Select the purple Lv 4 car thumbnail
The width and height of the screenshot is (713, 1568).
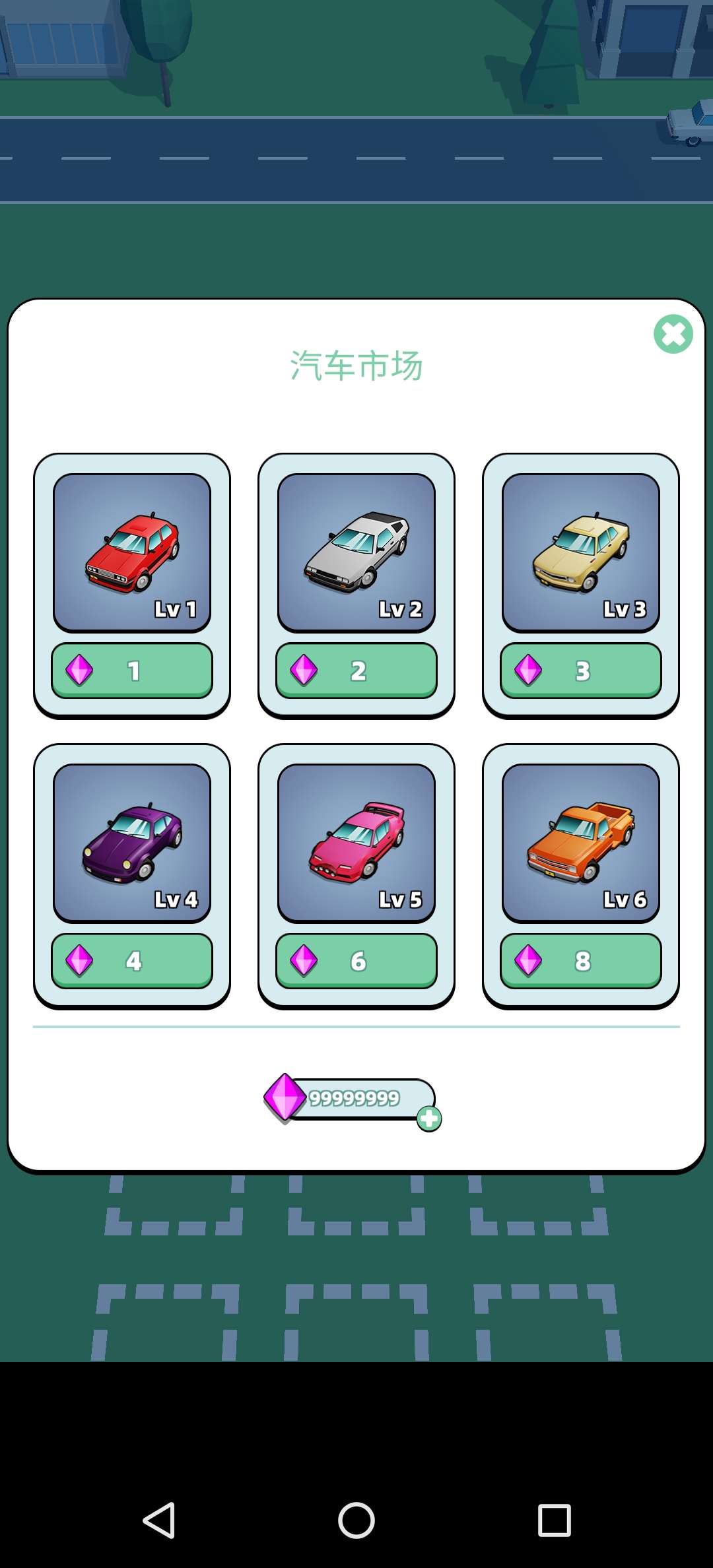coord(132,843)
